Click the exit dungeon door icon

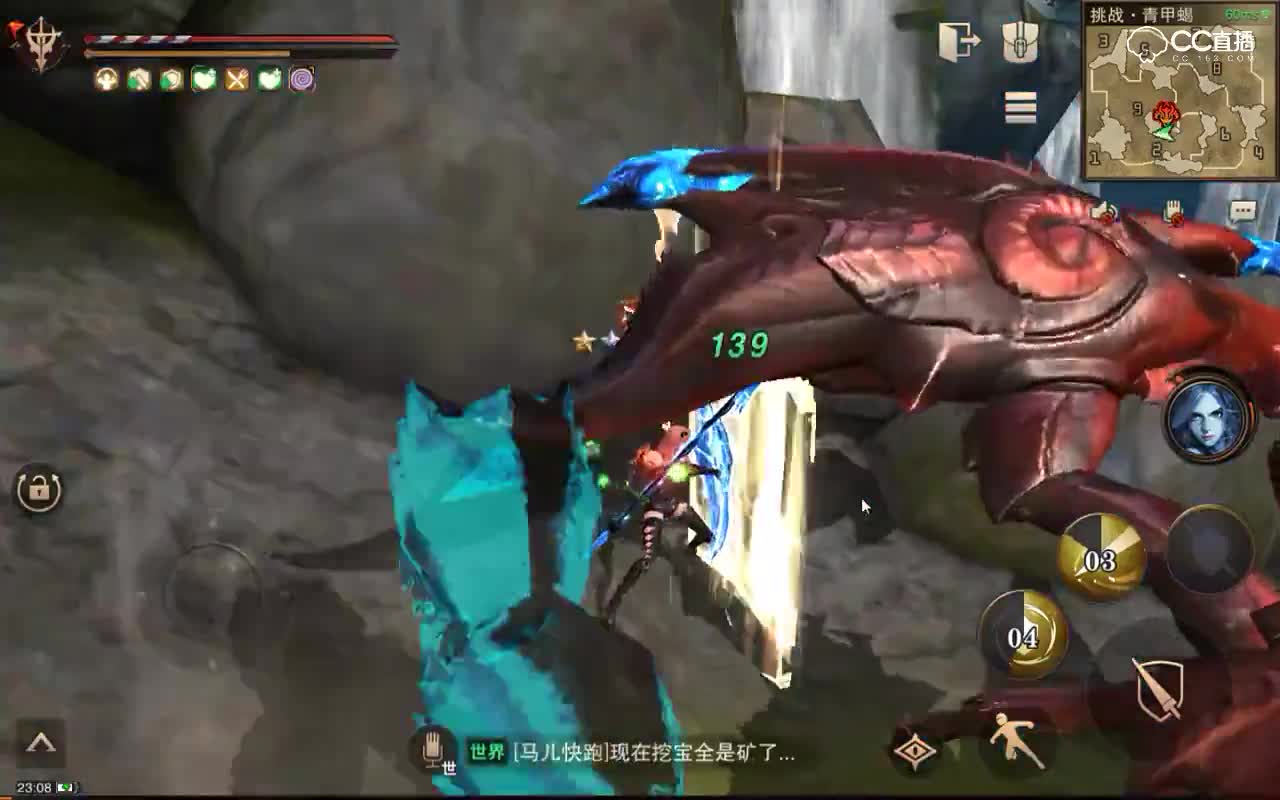click(x=958, y=42)
